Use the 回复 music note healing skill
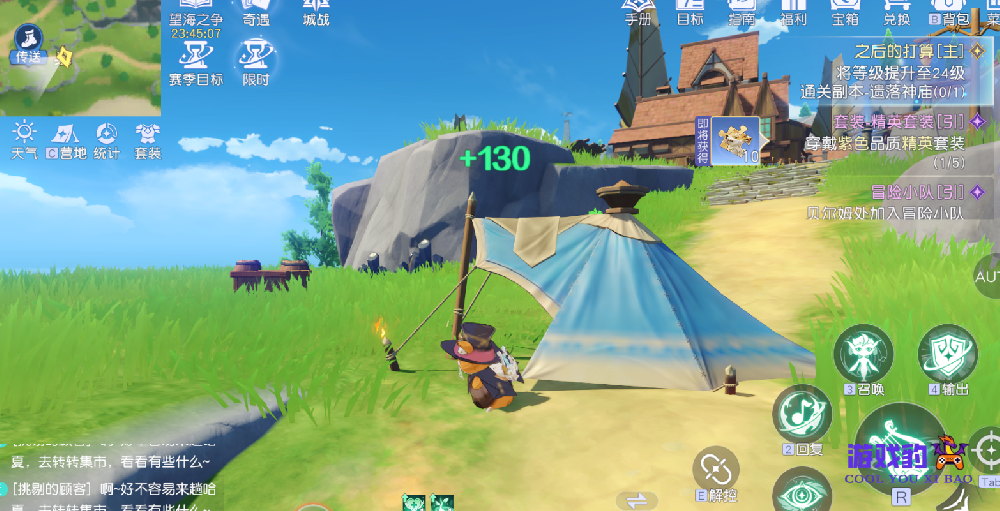This screenshot has width=1000, height=511. 801,411
